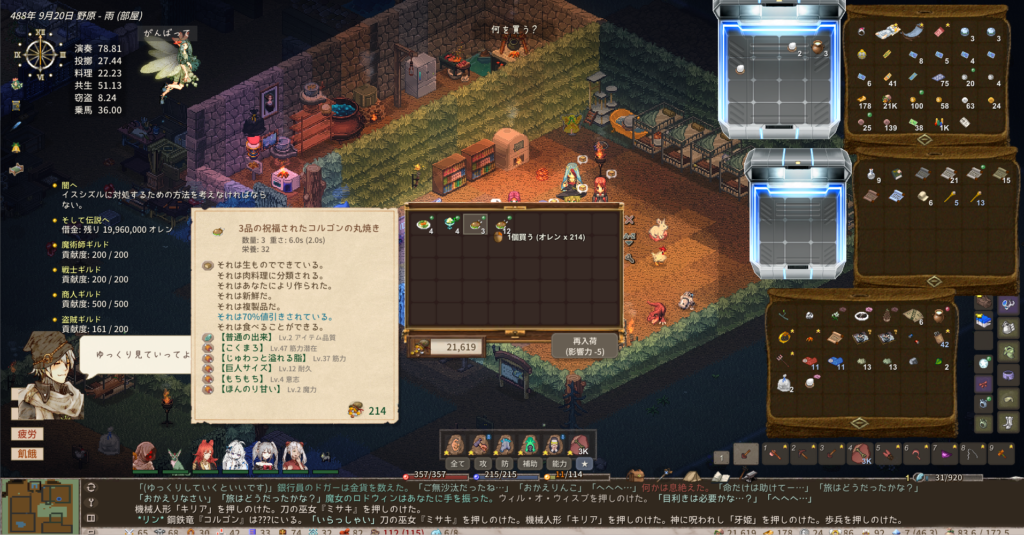Switch to the 攻 attack filter tab
1024x535 pixels.
coord(481,464)
